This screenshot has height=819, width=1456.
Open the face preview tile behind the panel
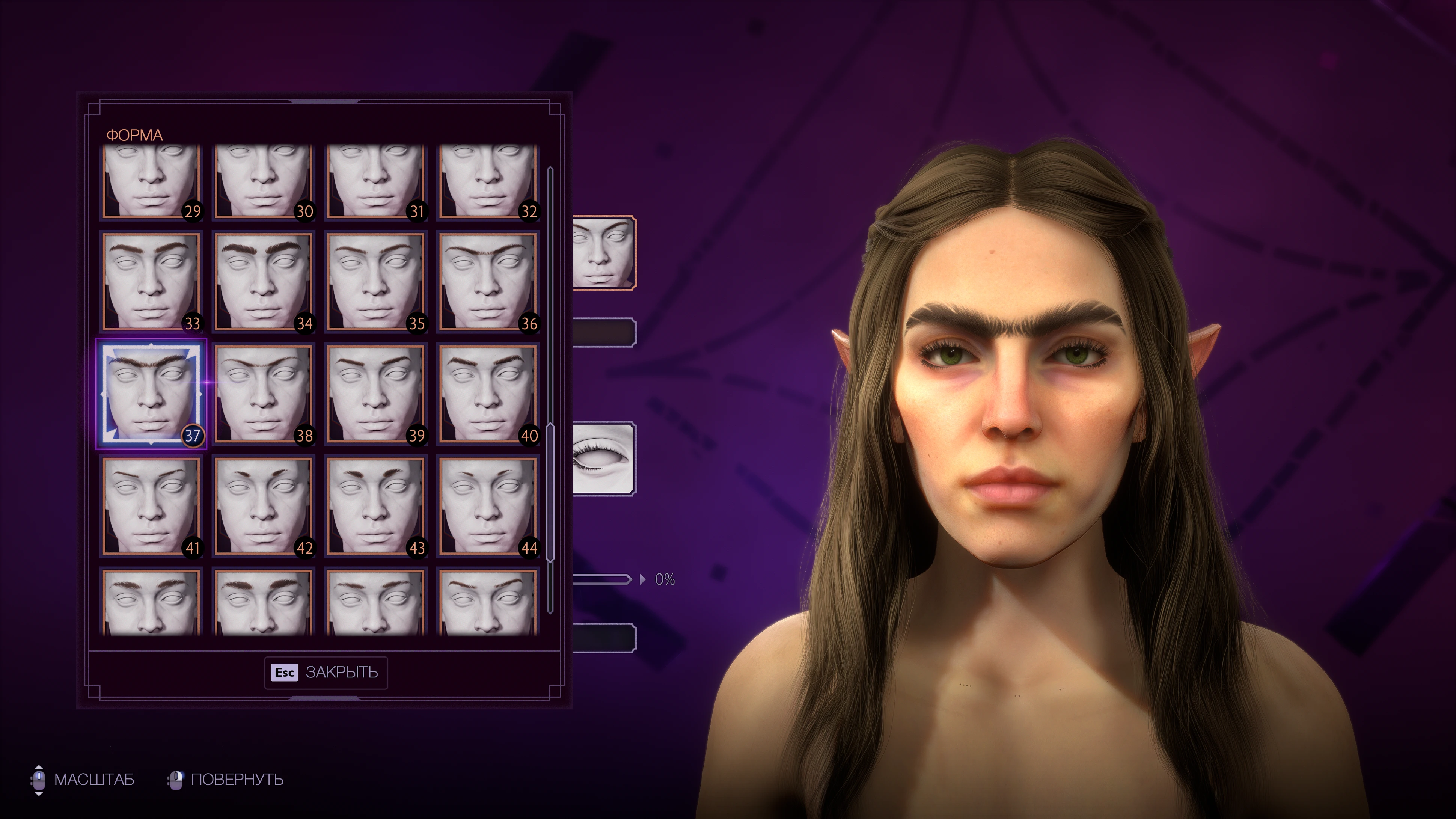pos(604,253)
